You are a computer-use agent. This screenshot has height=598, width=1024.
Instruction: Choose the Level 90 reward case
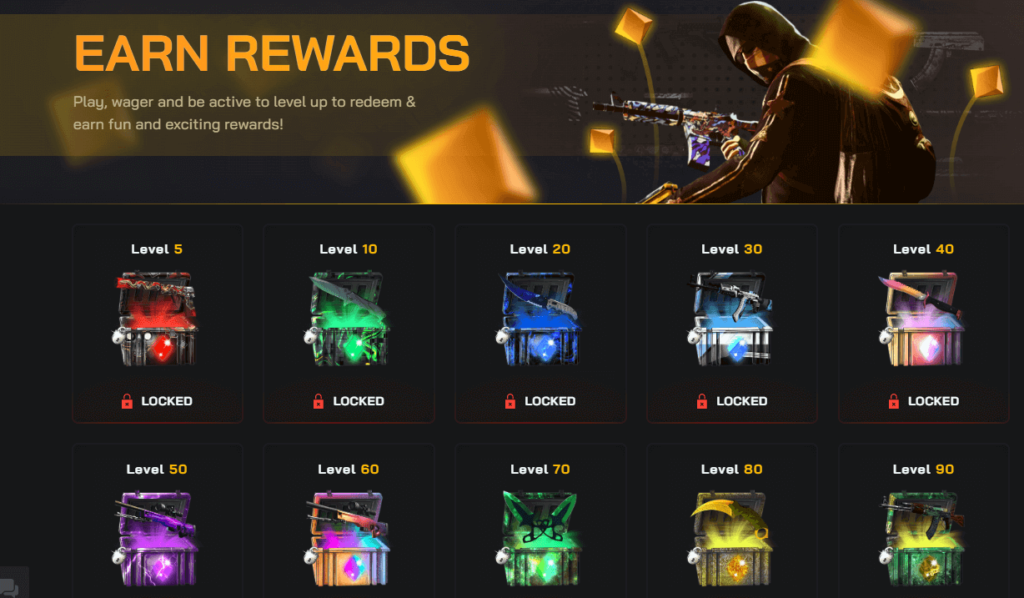click(x=923, y=540)
